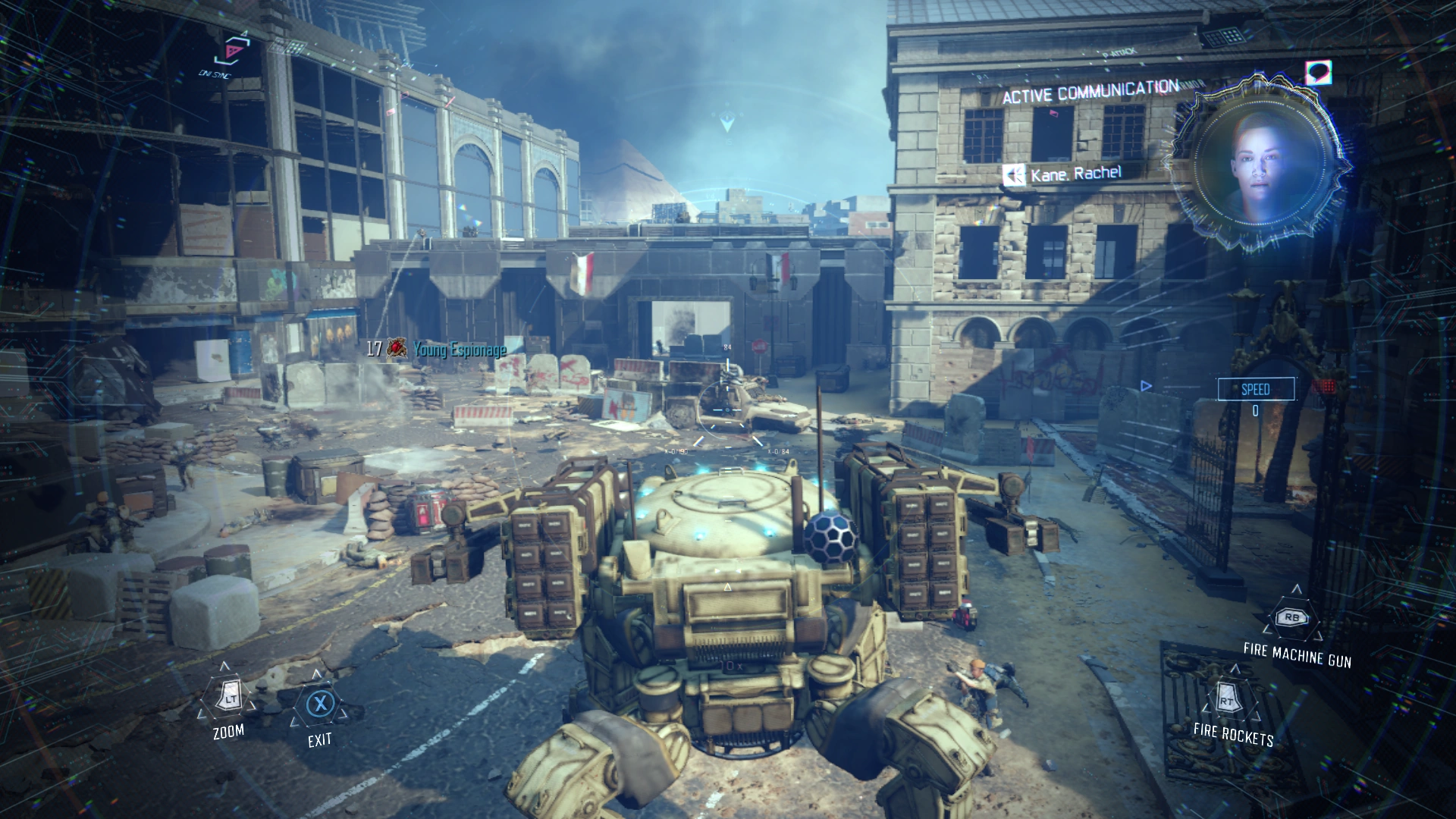Open the chat bubble icon
The height and width of the screenshot is (819, 1456).
tap(1318, 73)
